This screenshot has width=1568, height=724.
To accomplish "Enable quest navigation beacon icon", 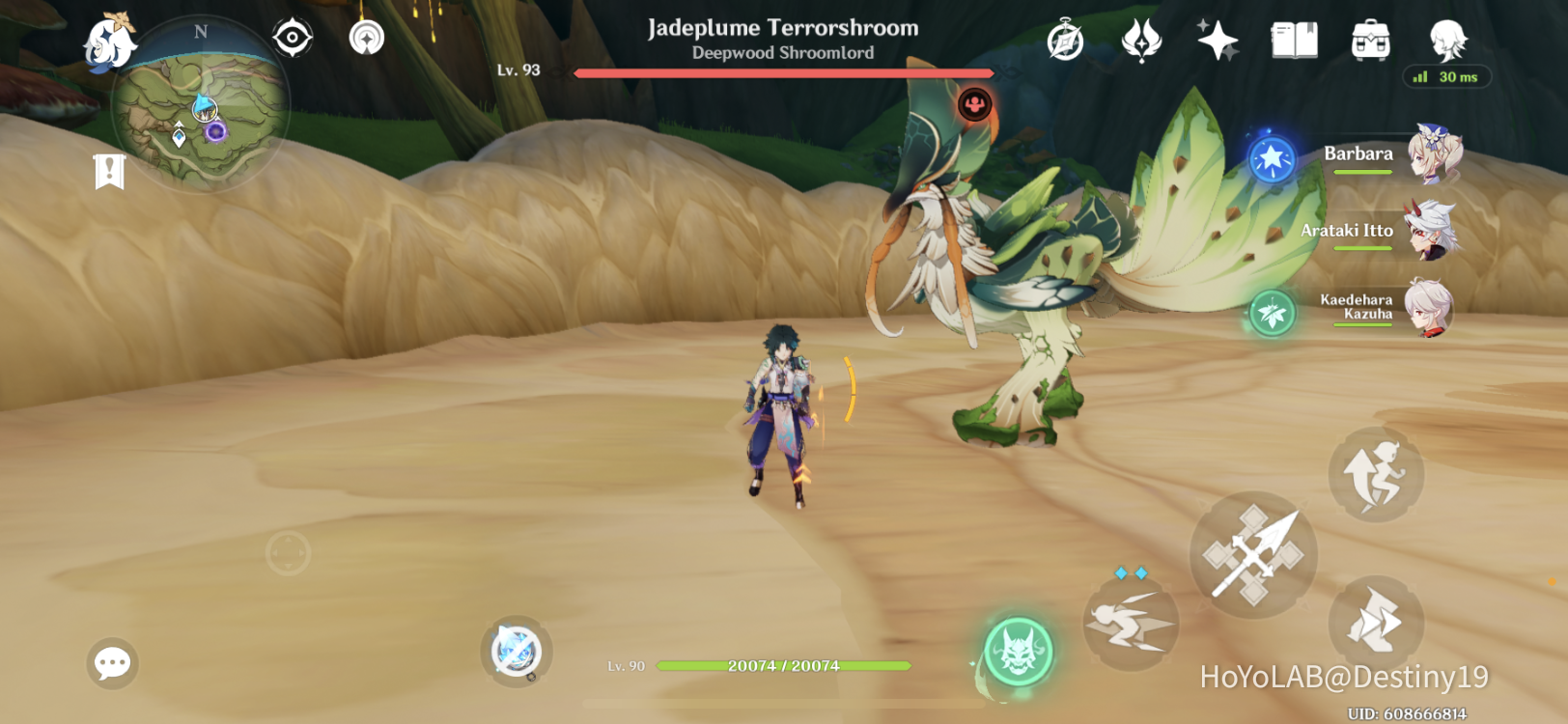I will tap(365, 35).
